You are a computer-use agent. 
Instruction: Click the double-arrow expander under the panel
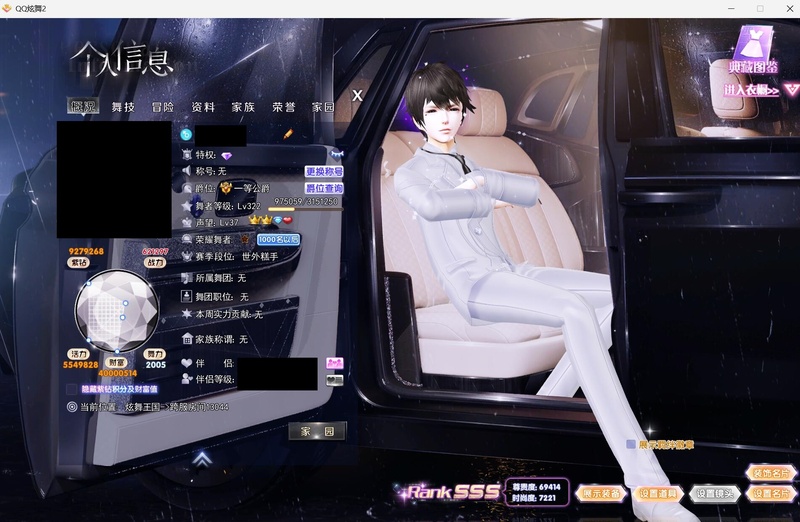pyautogui.click(x=202, y=459)
